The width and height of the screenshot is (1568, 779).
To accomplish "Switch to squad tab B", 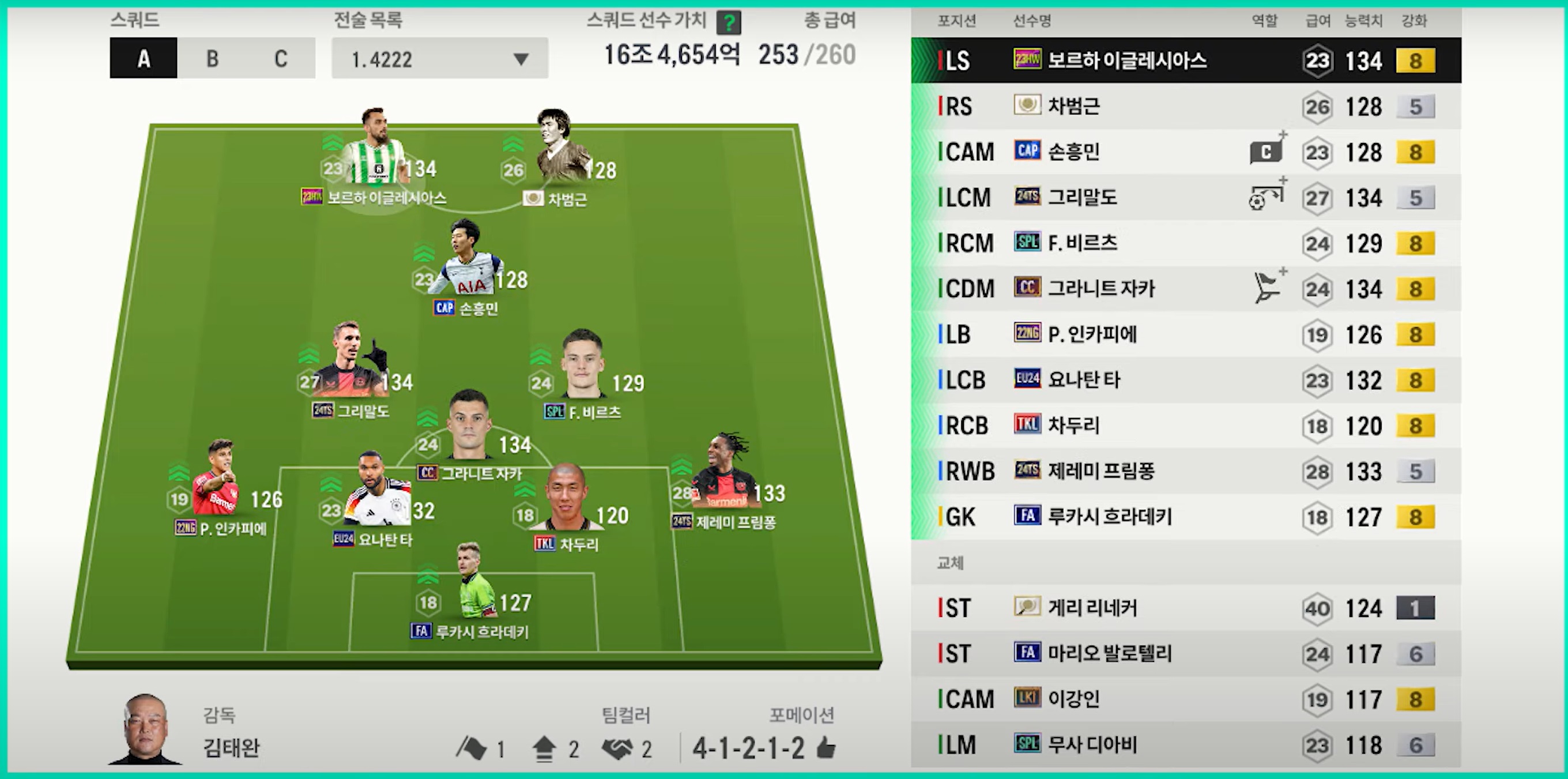I will (212, 58).
